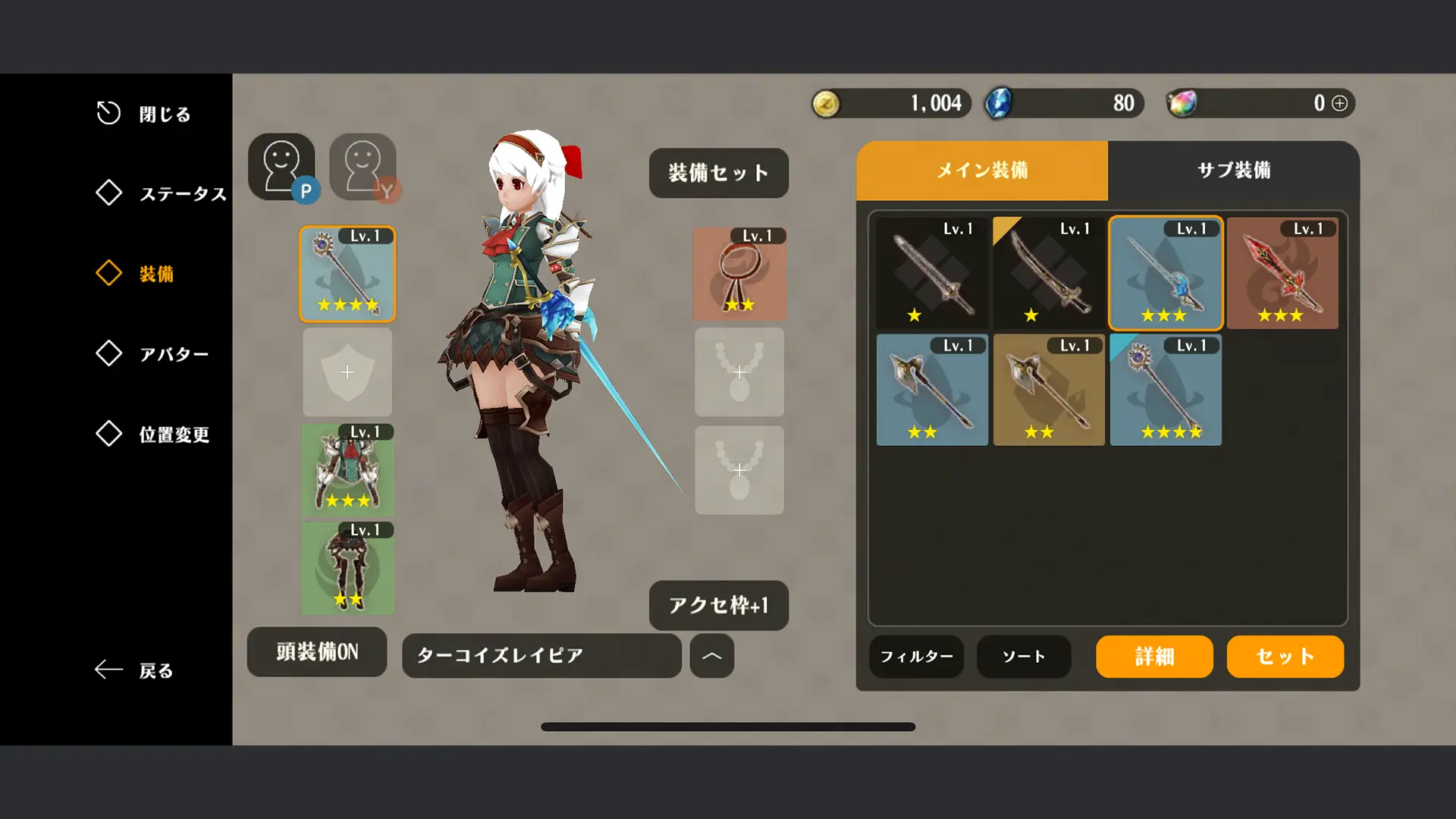The width and height of the screenshot is (1456, 819).
Task: Open the フィルター filter options
Action: 916,657
